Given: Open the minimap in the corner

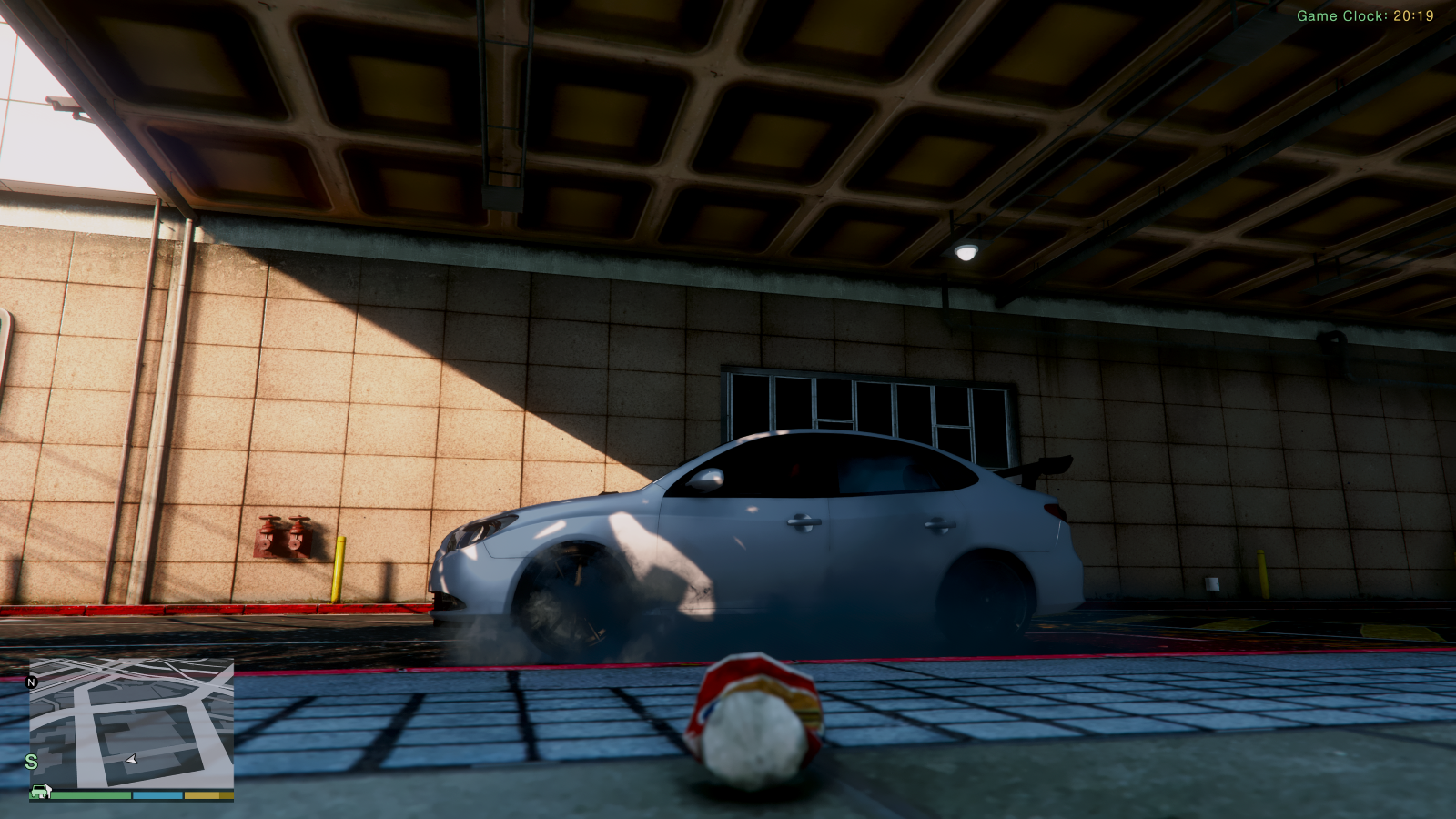Looking at the screenshot, I should click(x=131, y=723).
